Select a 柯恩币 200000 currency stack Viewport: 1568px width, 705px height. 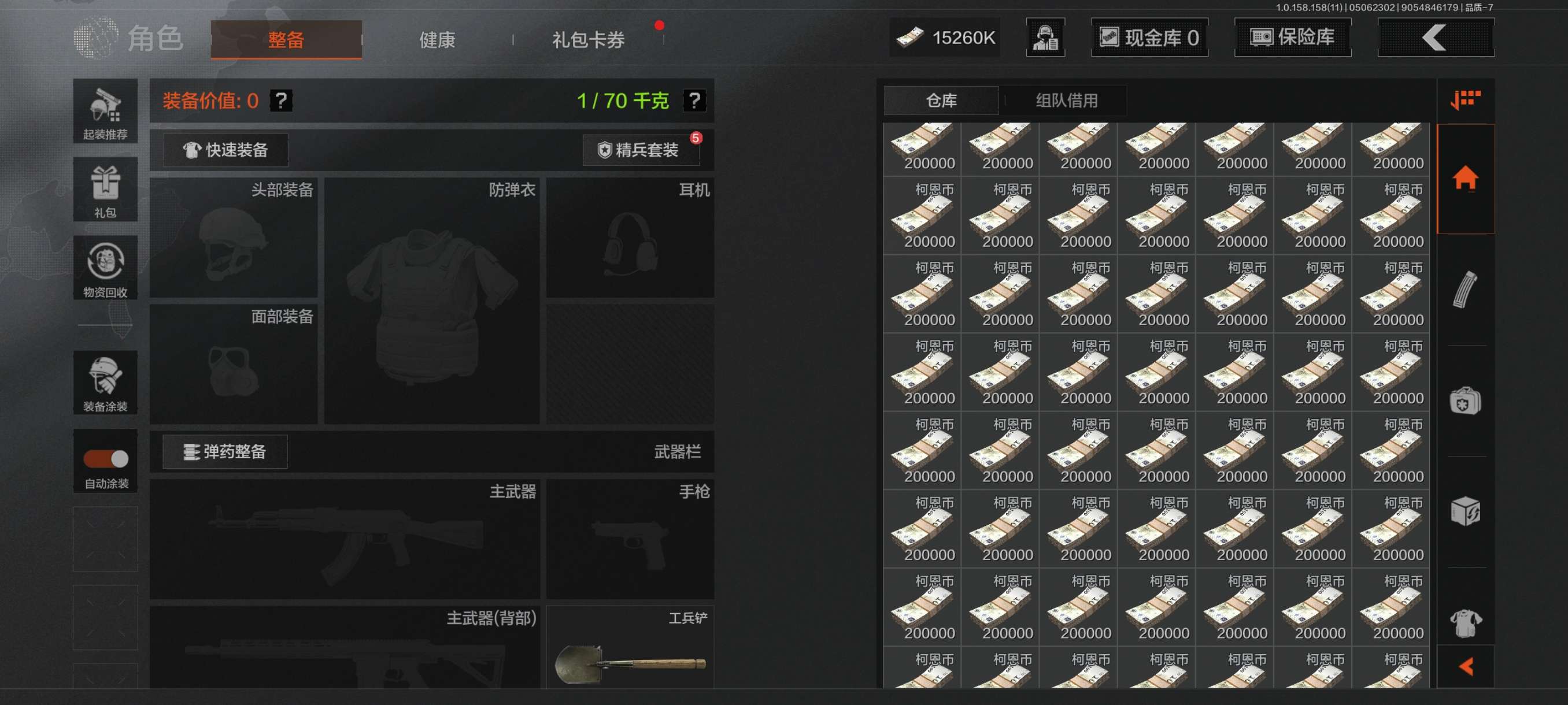pos(922,216)
